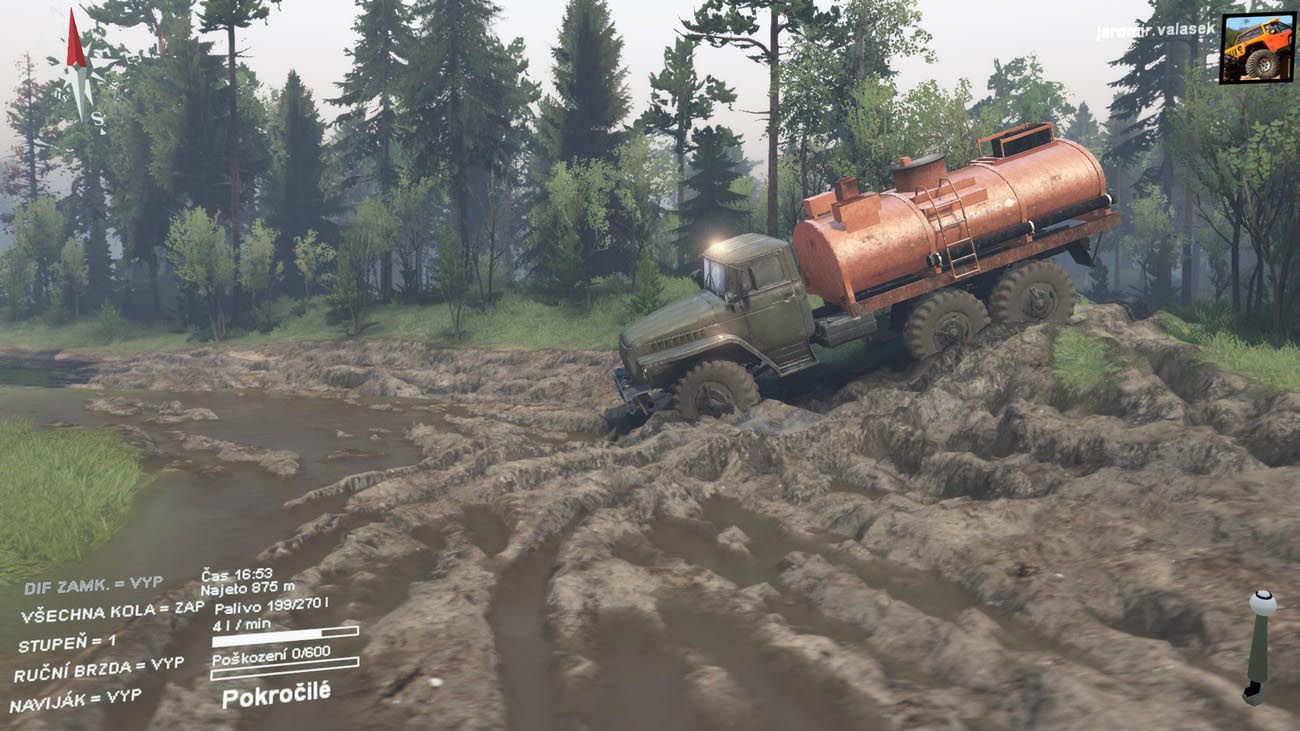Toggle the NAVIJÁK winch
This screenshot has height=731, width=1300.
[x=76, y=698]
